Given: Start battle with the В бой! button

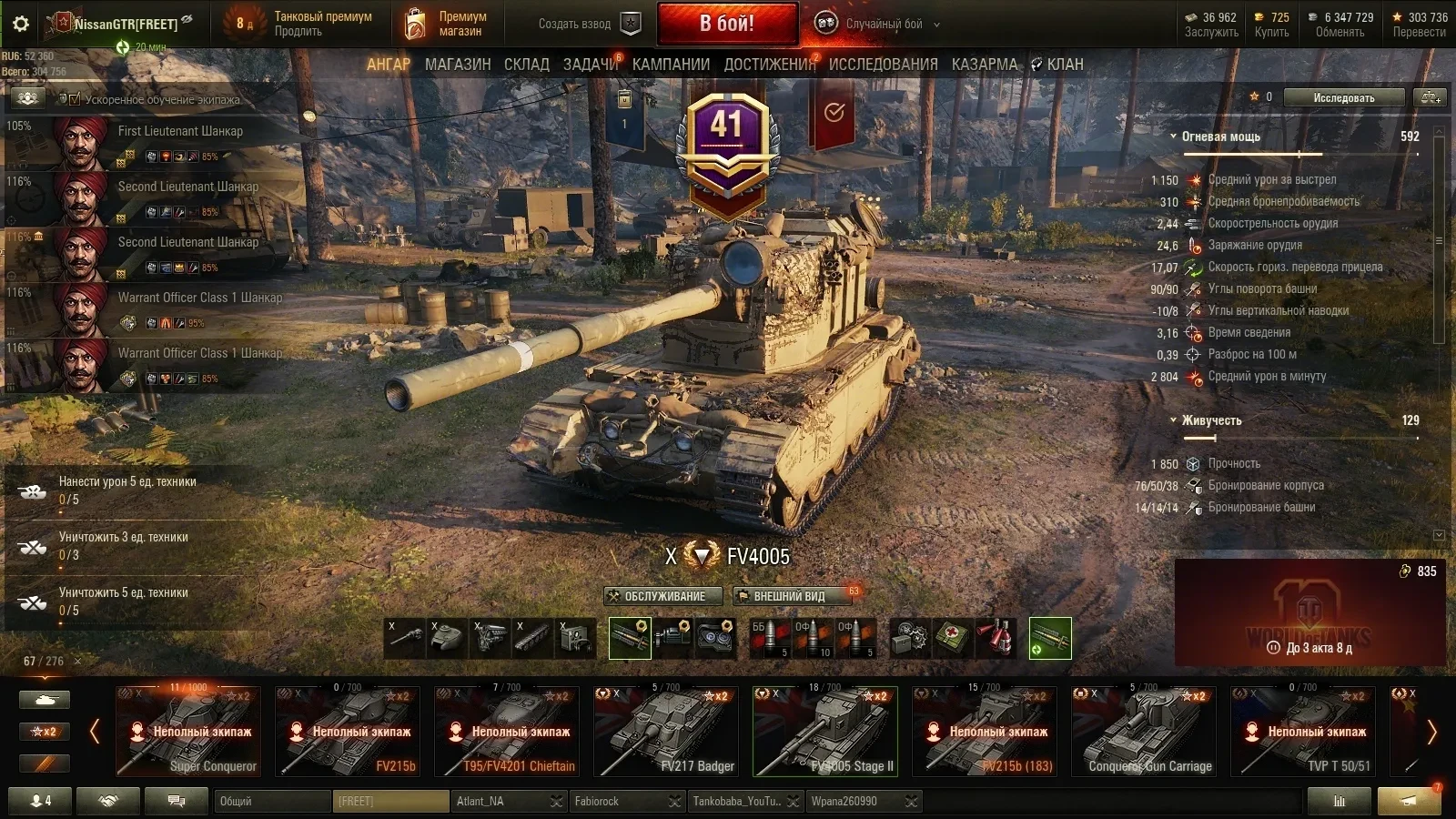Looking at the screenshot, I should pos(727,24).
